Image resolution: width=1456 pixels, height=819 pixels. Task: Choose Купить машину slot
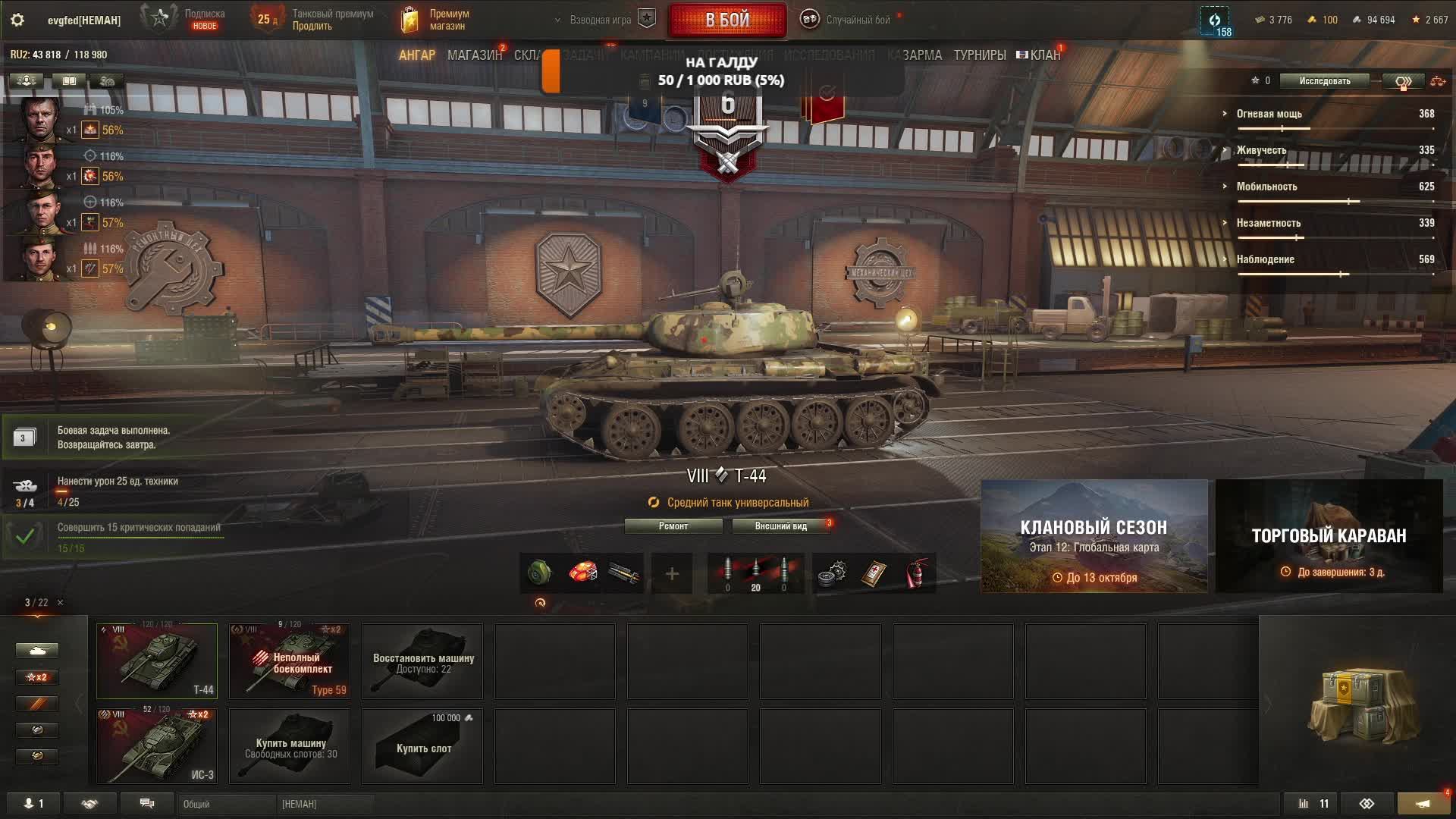point(290,745)
